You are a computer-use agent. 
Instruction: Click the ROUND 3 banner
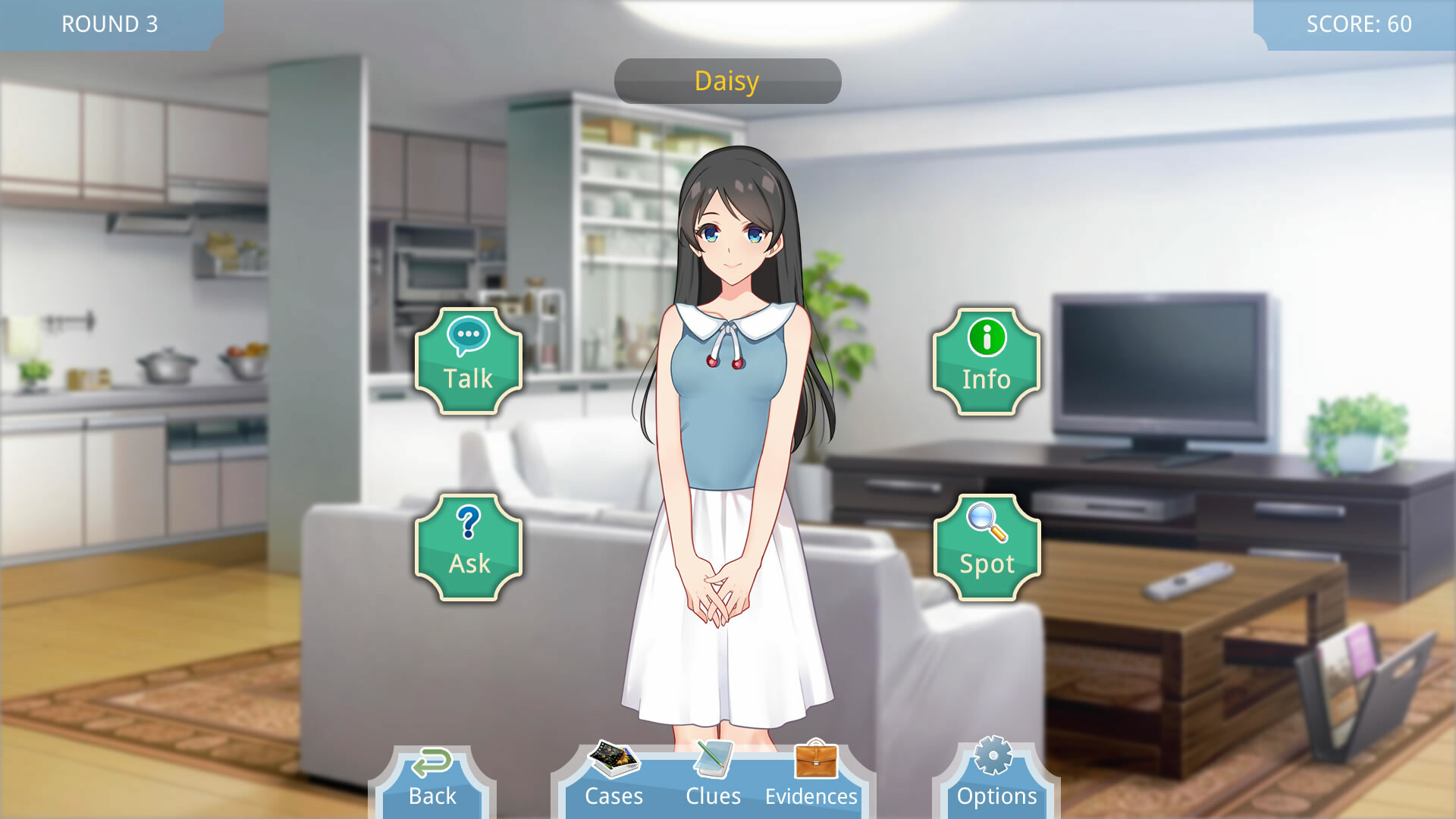coord(109,24)
